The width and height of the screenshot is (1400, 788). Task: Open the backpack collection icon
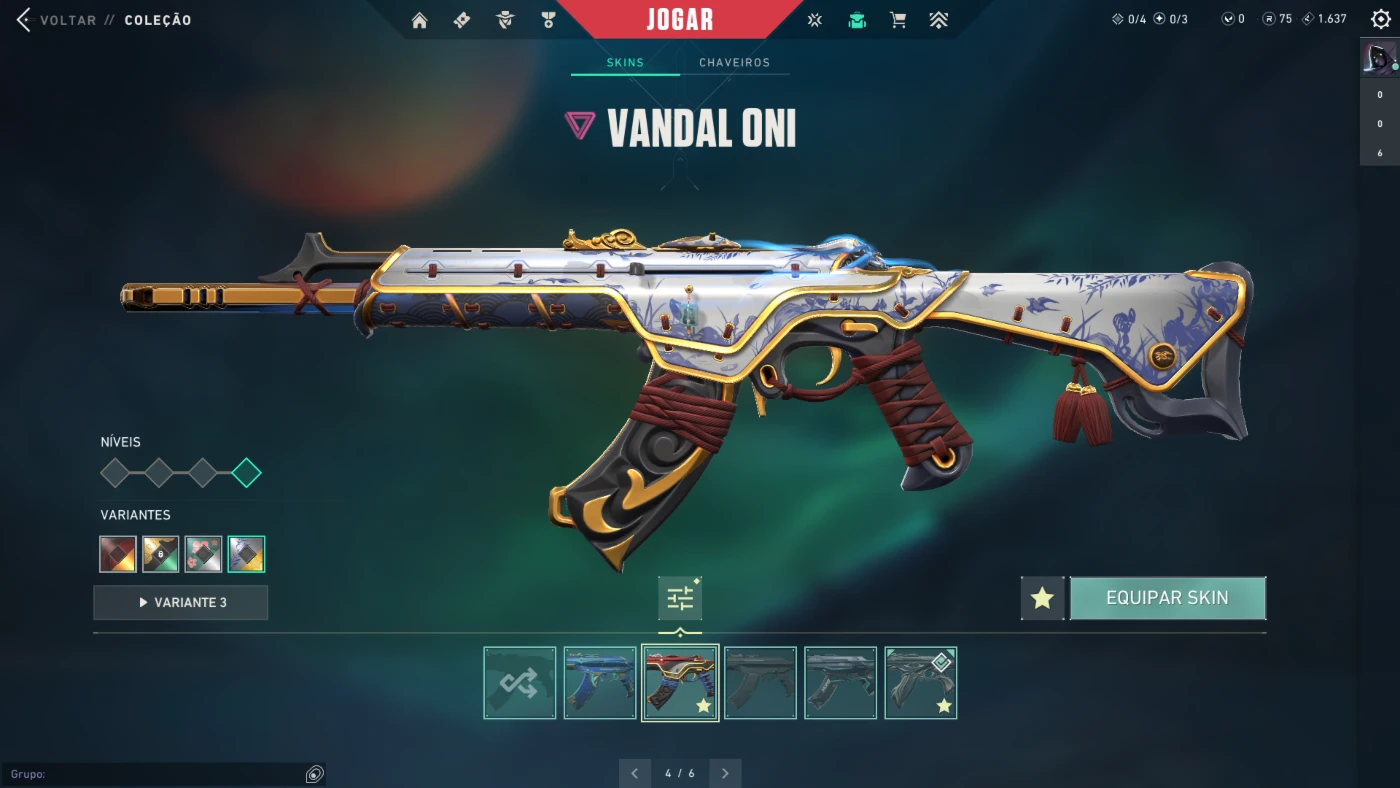coord(857,20)
